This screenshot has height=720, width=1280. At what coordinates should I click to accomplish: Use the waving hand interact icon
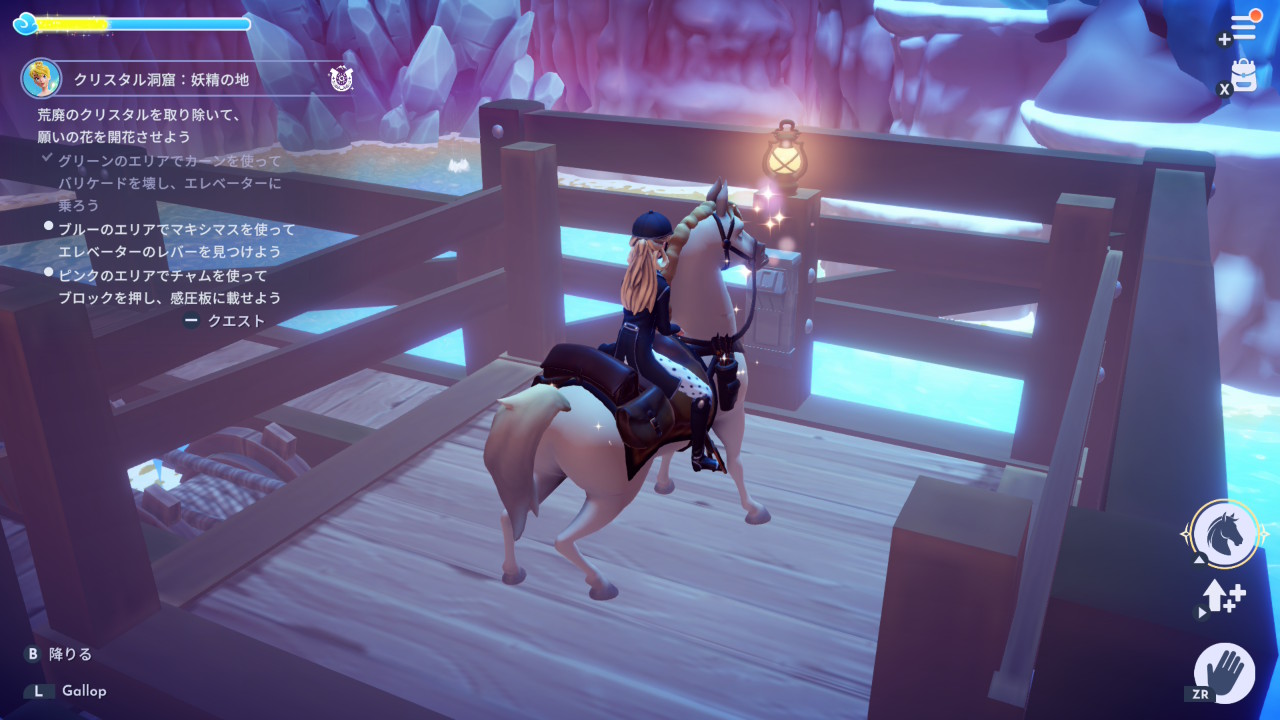(1225, 672)
